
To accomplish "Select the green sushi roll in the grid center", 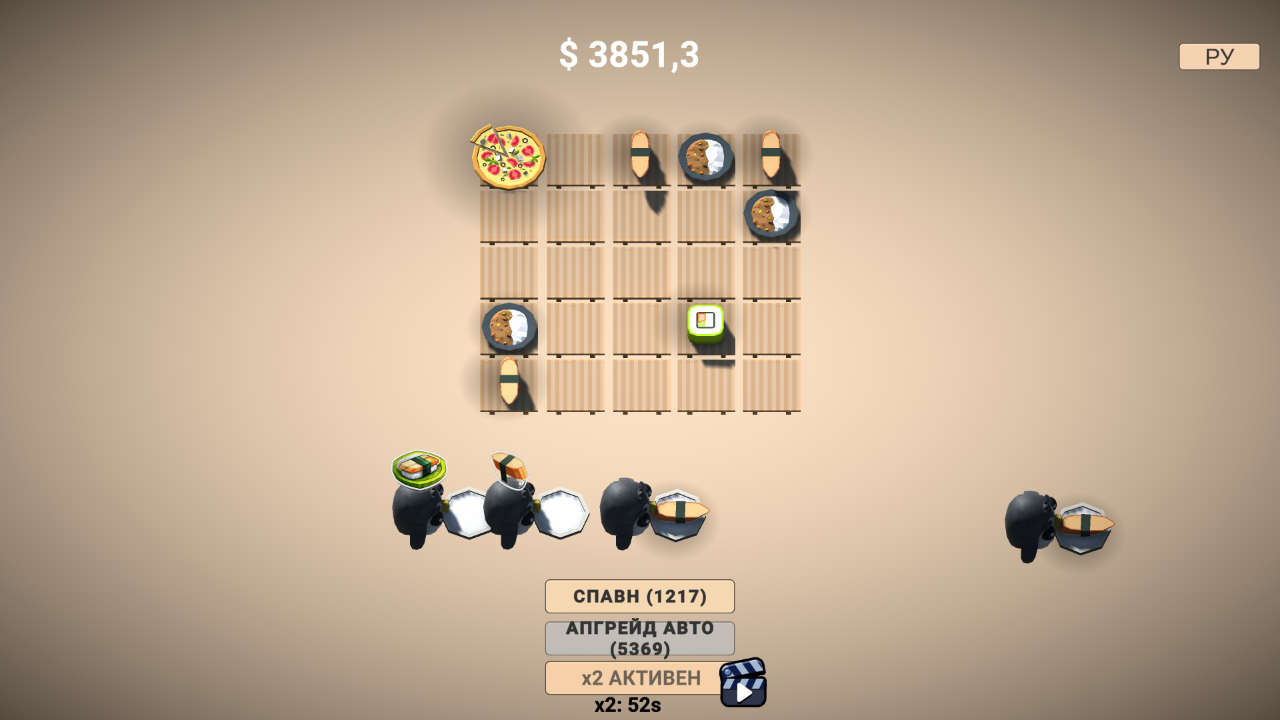I will (703, 322).
